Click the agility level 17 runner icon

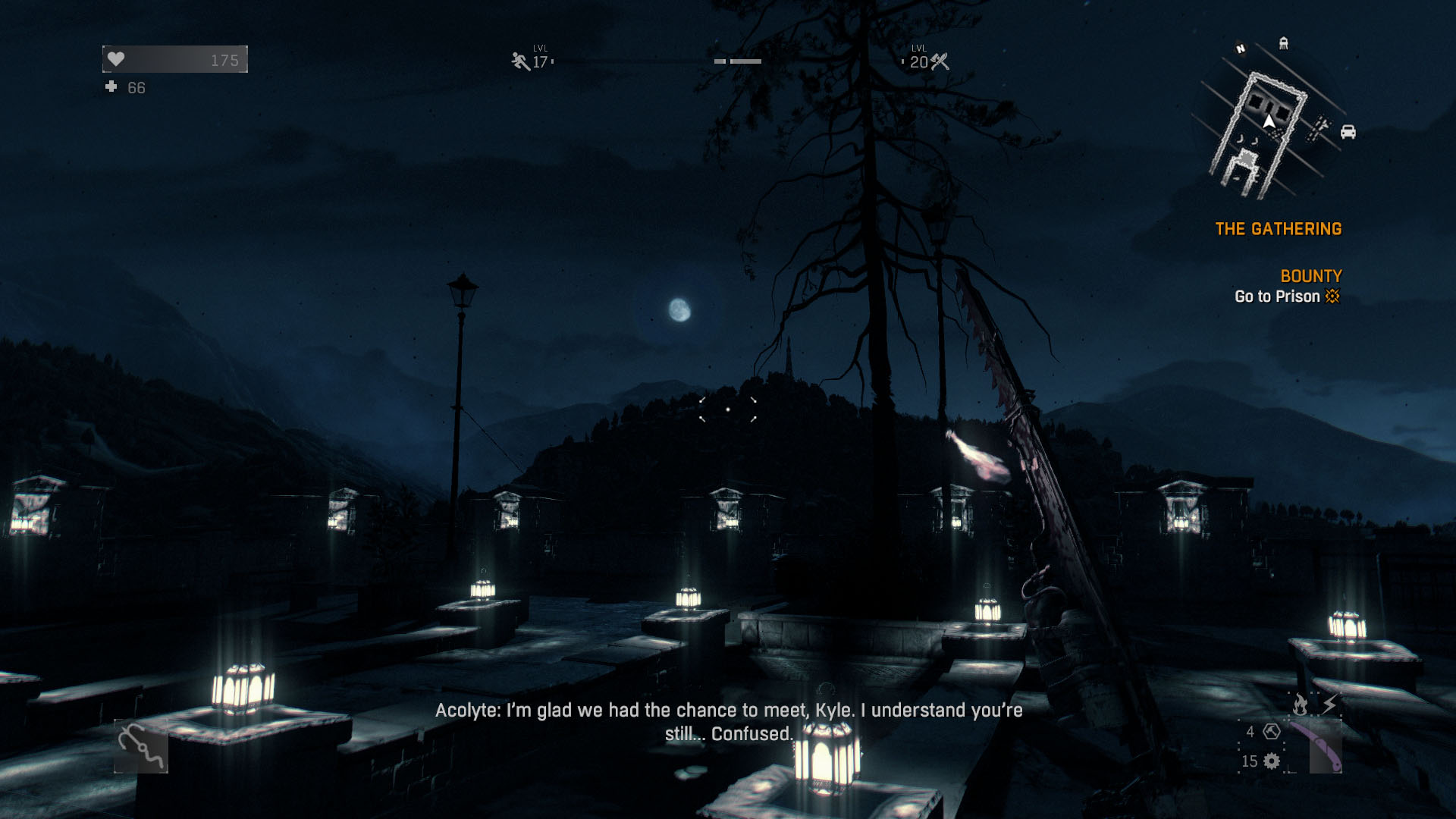(x=520, y=61)
